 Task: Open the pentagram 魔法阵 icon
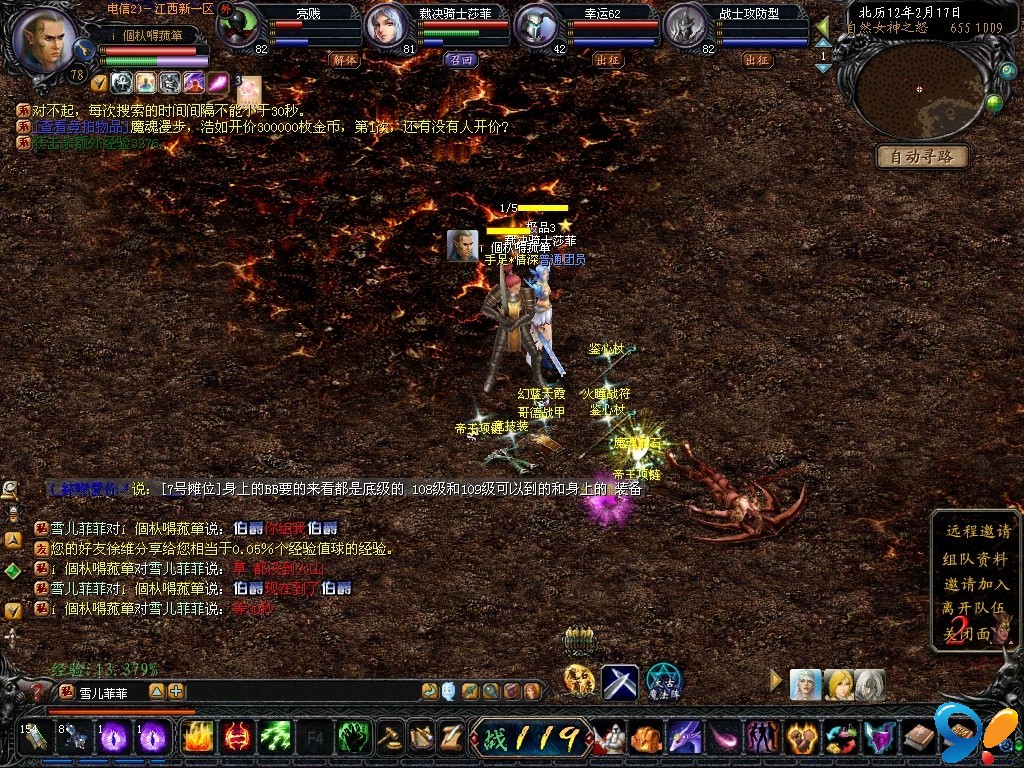coord(662,682)
